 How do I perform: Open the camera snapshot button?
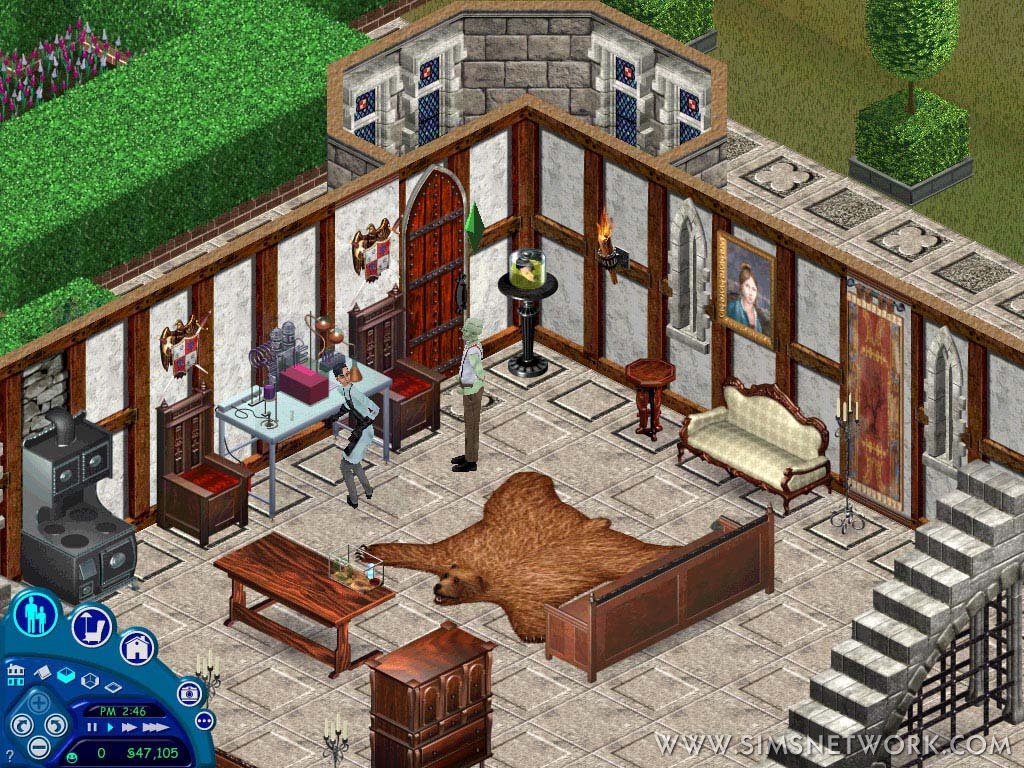(189, 692)
